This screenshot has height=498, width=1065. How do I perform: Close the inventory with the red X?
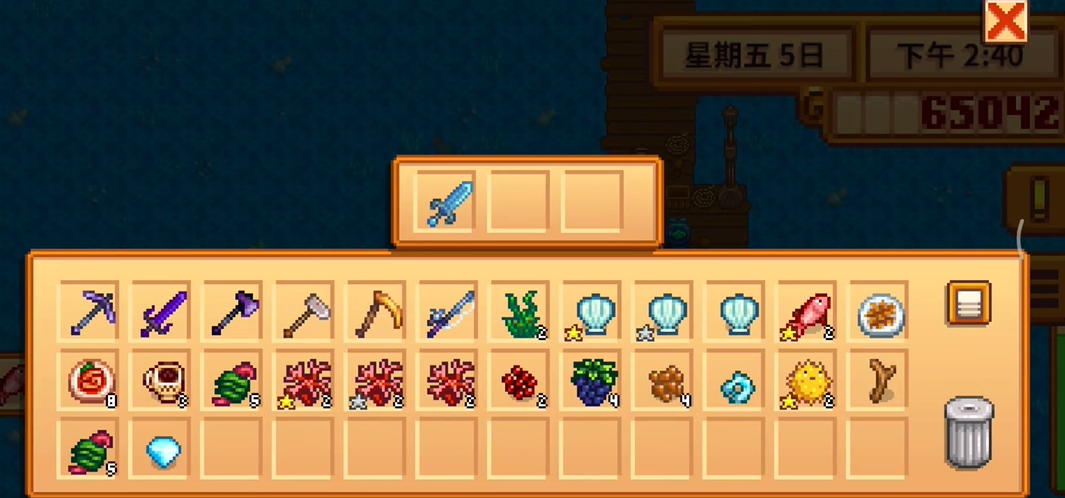(x=1004, y=22)
